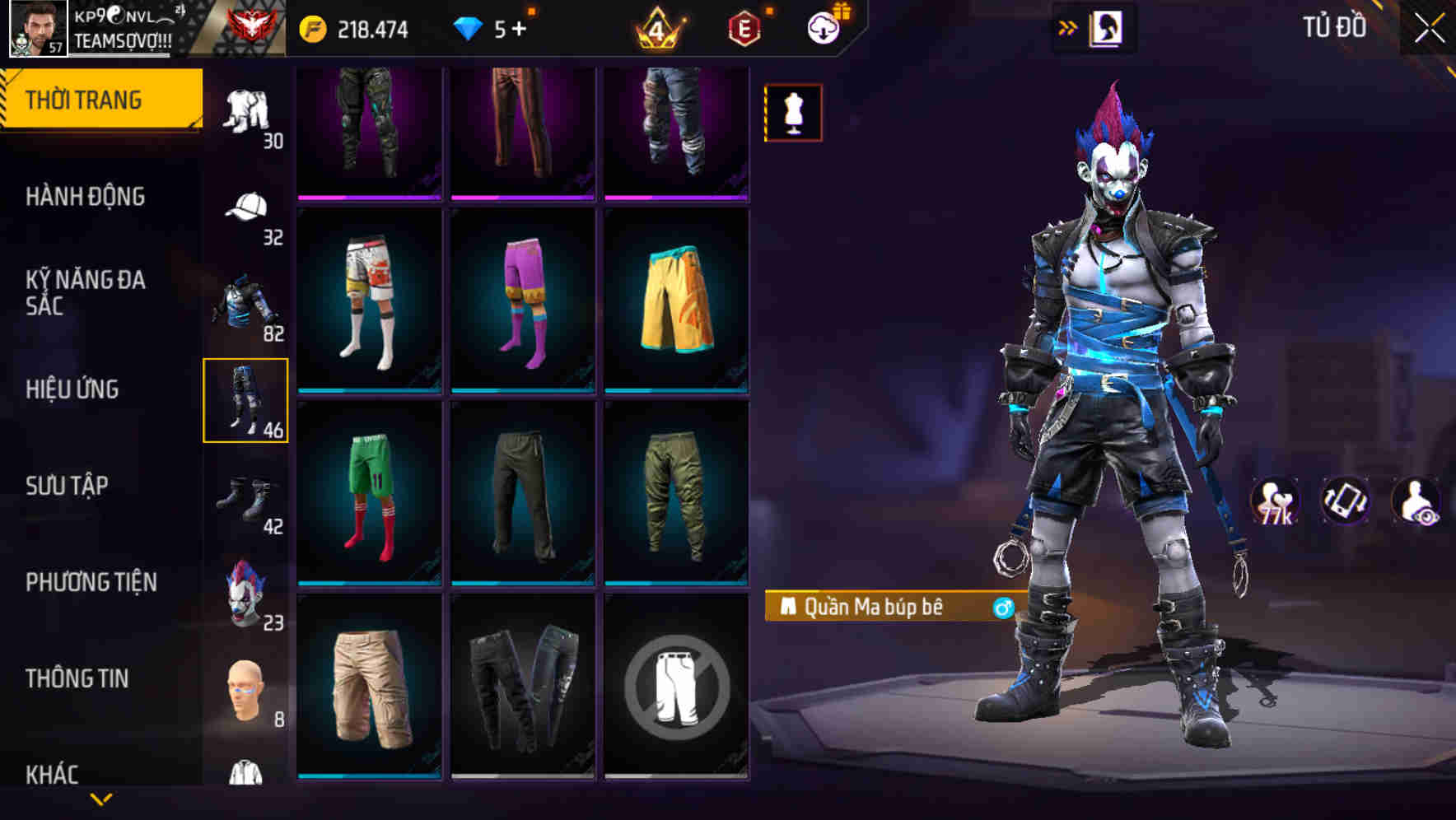Open the mannequin preview icon
This screenshot has width=1456, height=820.
792,112
